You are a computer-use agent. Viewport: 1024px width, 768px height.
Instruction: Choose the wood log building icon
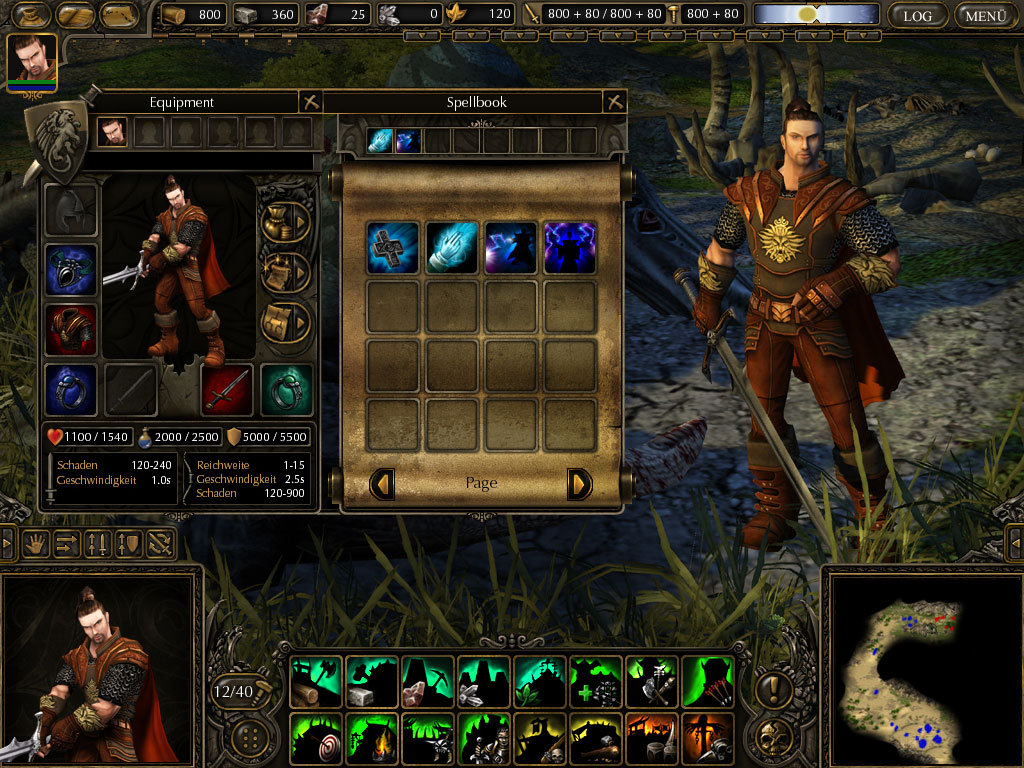tap(316, 682)
